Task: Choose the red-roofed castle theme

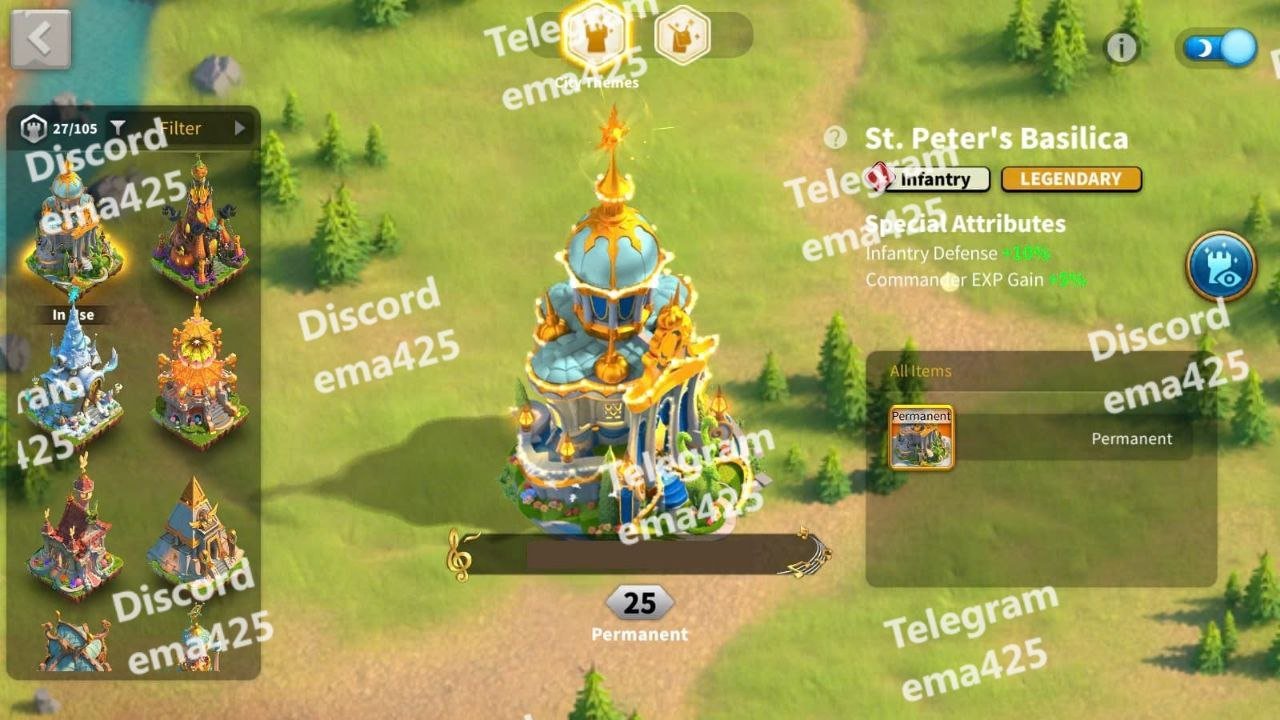Action: pyautogui.click(x=73, y=530)
